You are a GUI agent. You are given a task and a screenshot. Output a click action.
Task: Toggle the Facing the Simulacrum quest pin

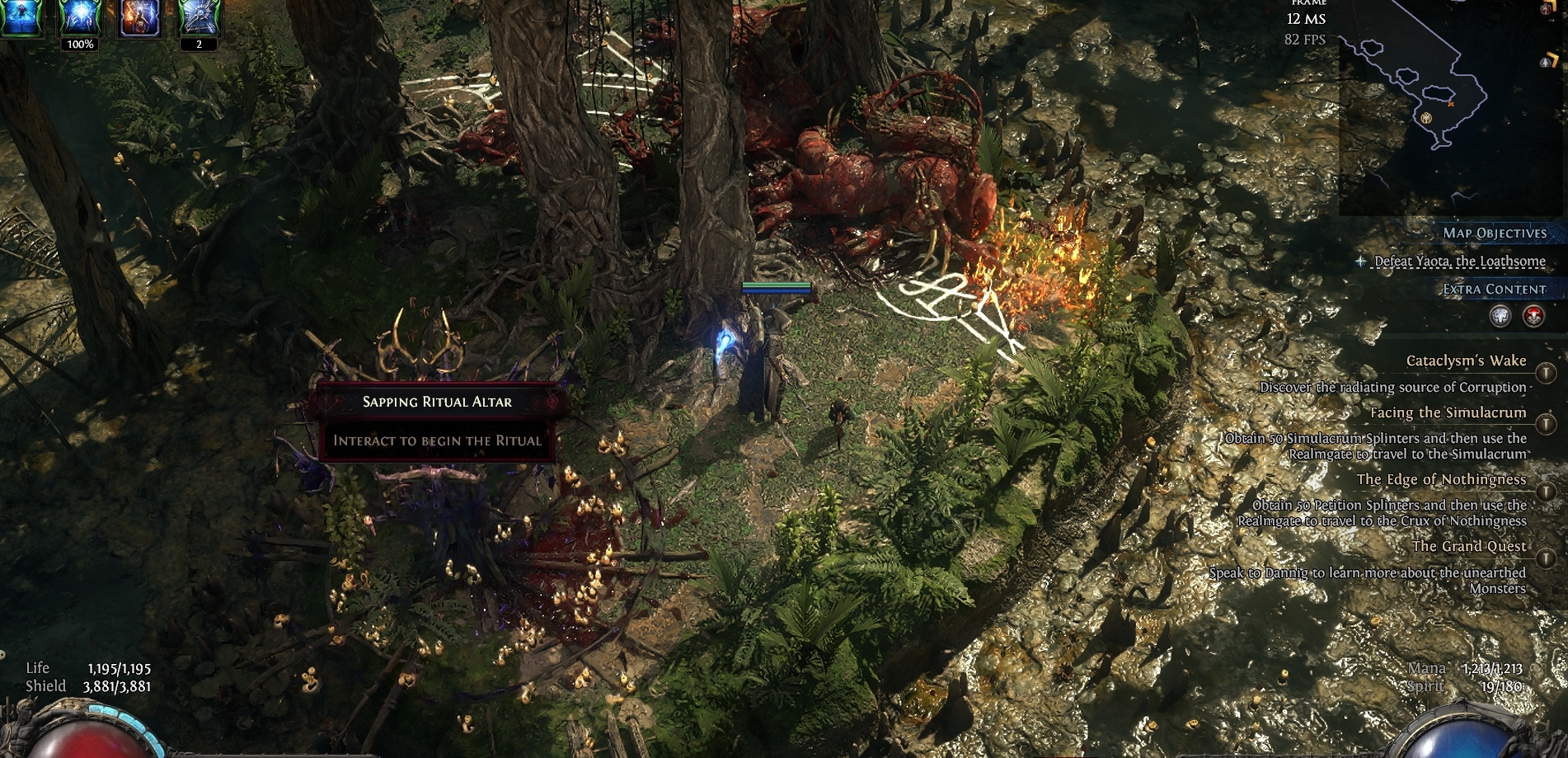(x=1546, y=424)
